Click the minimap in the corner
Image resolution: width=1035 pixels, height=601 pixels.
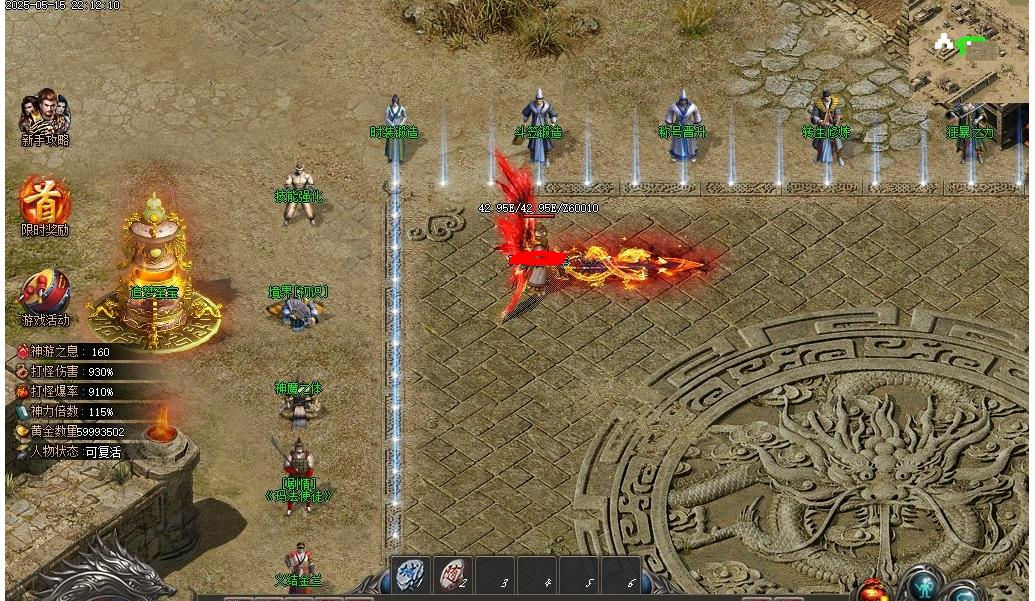coord(968,50)
